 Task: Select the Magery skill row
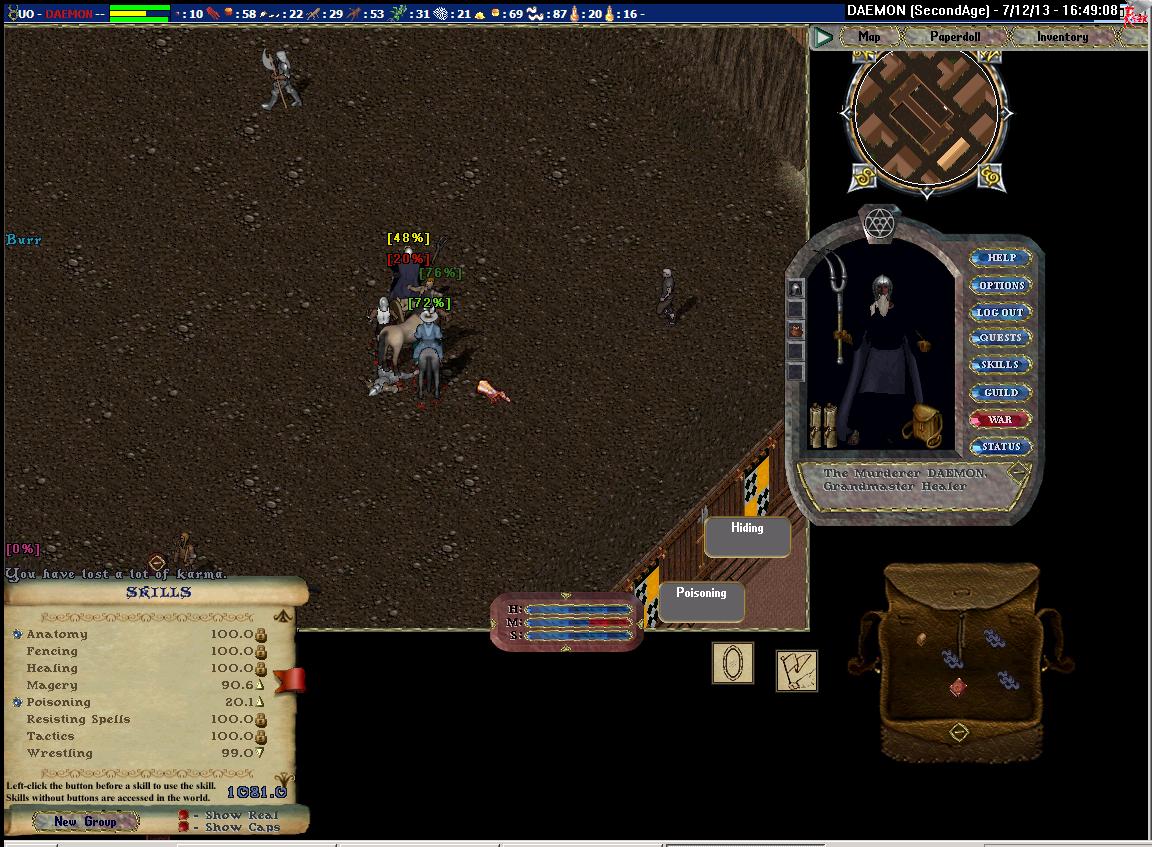point(52,686)
